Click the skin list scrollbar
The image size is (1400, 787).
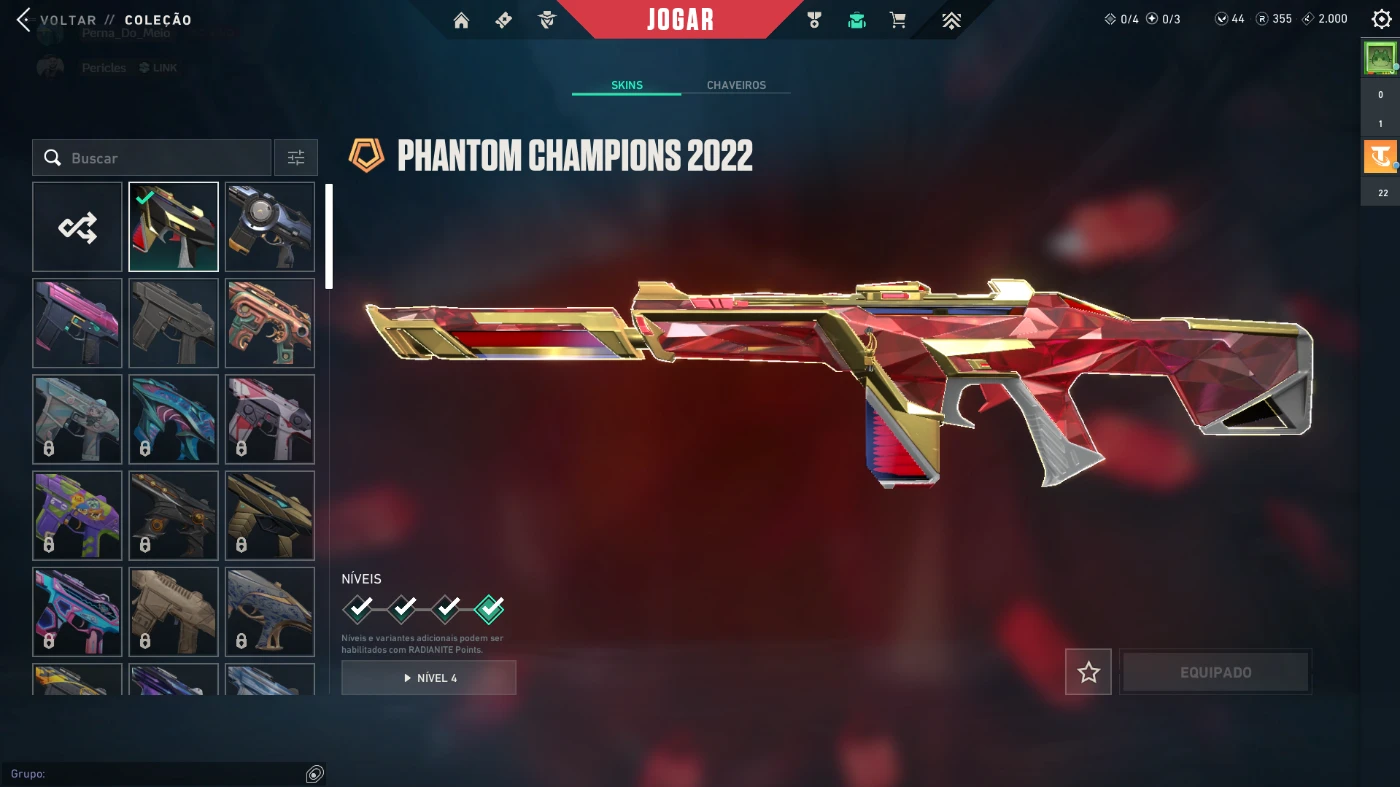click(x=329, y=236)
